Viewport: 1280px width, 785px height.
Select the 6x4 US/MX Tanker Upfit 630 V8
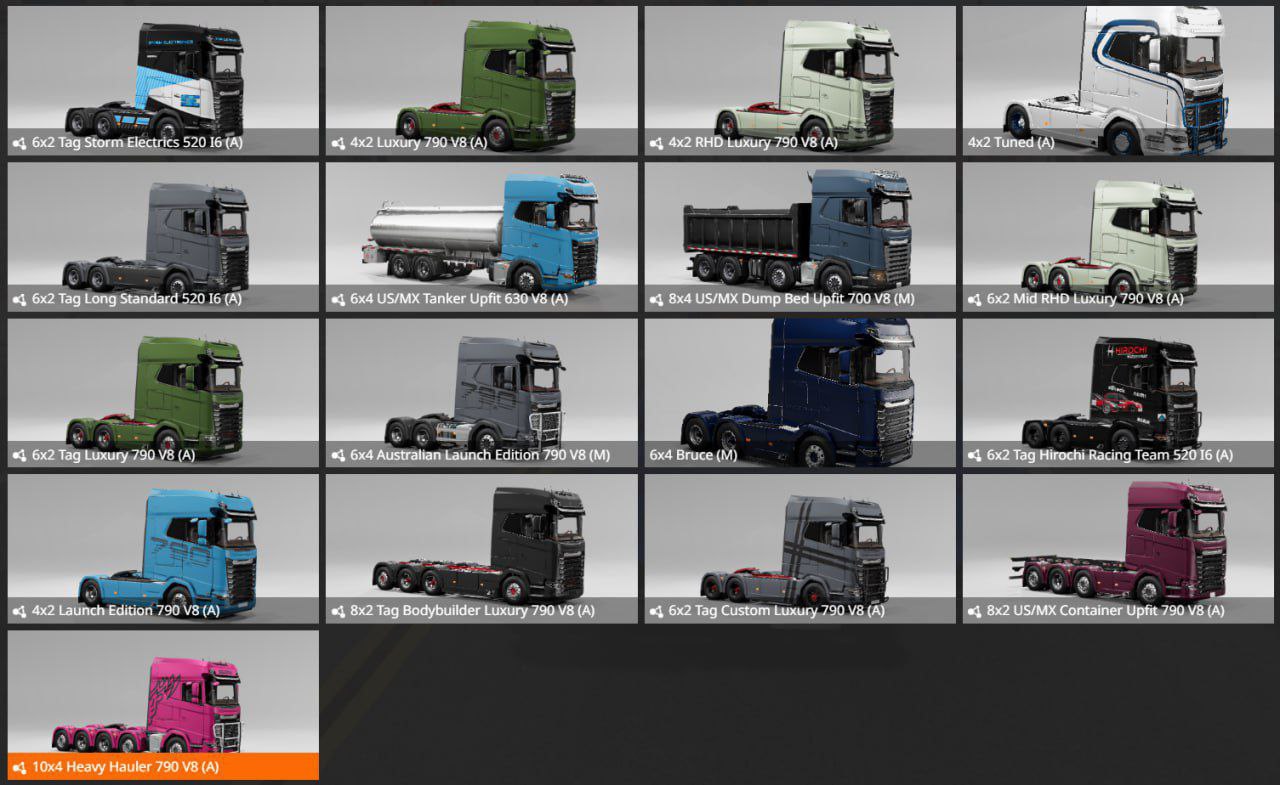tap(481, 238)
